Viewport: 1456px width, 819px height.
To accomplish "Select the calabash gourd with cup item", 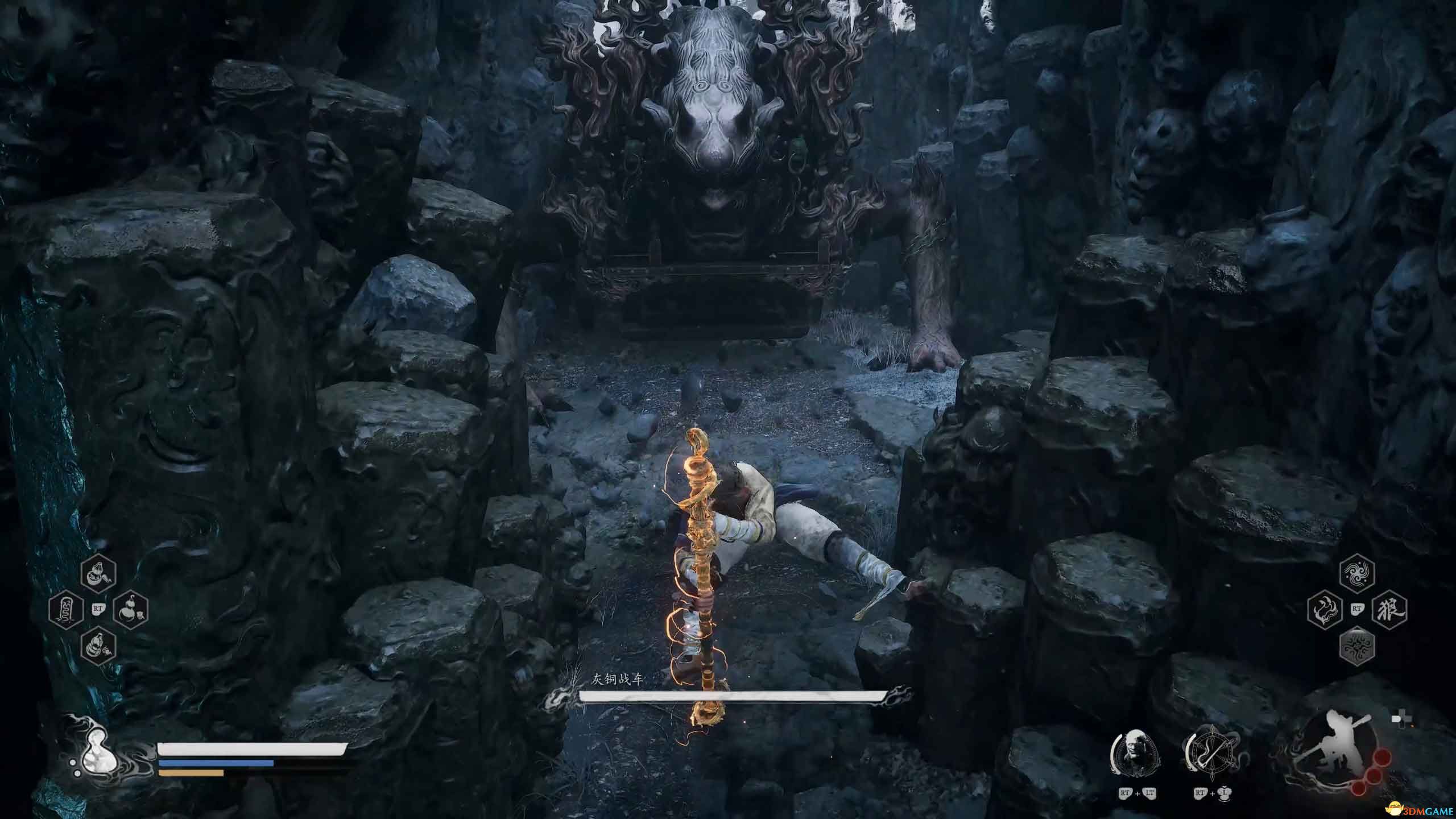I will (x=131, y=610).
